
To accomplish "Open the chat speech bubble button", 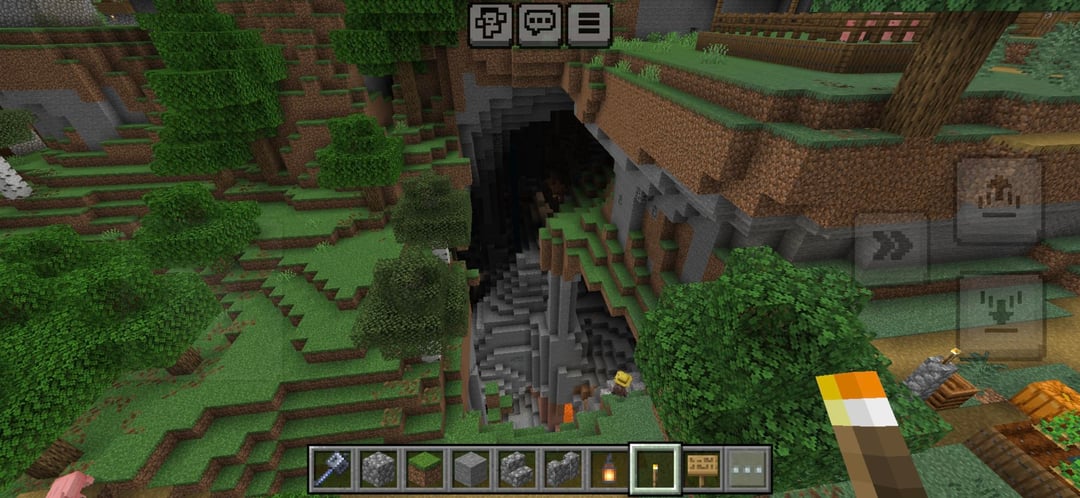I will (x=540, y=23).
